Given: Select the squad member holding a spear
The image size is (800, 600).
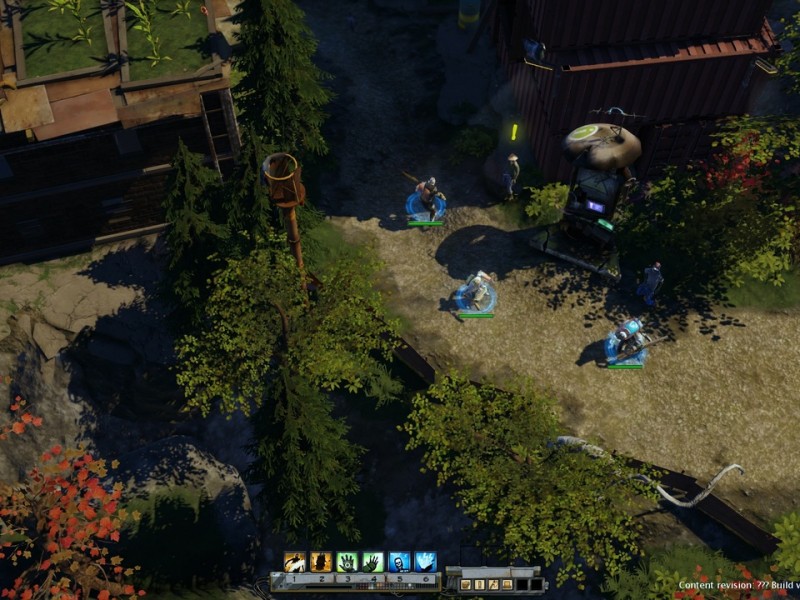Looking at the screenshot, I should pyautogui.click(x=427, y=198).
